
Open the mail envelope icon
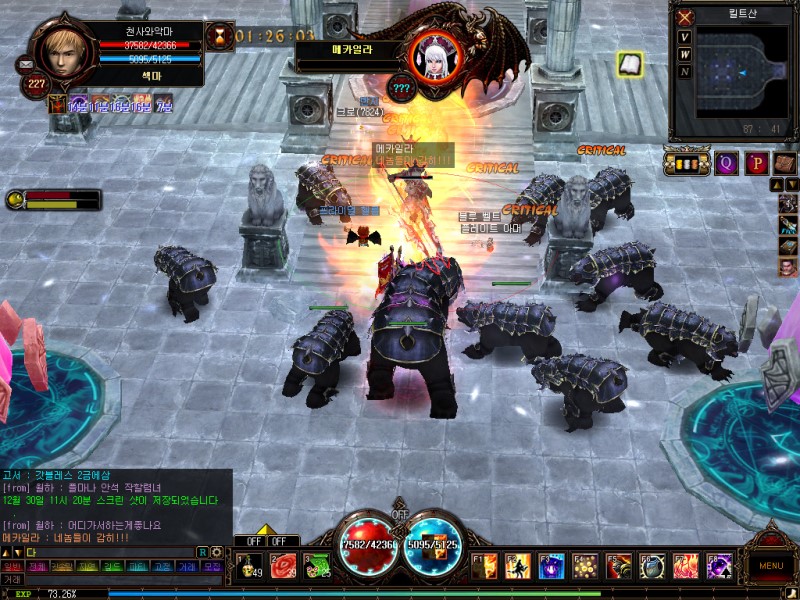(x=24, y=65)
